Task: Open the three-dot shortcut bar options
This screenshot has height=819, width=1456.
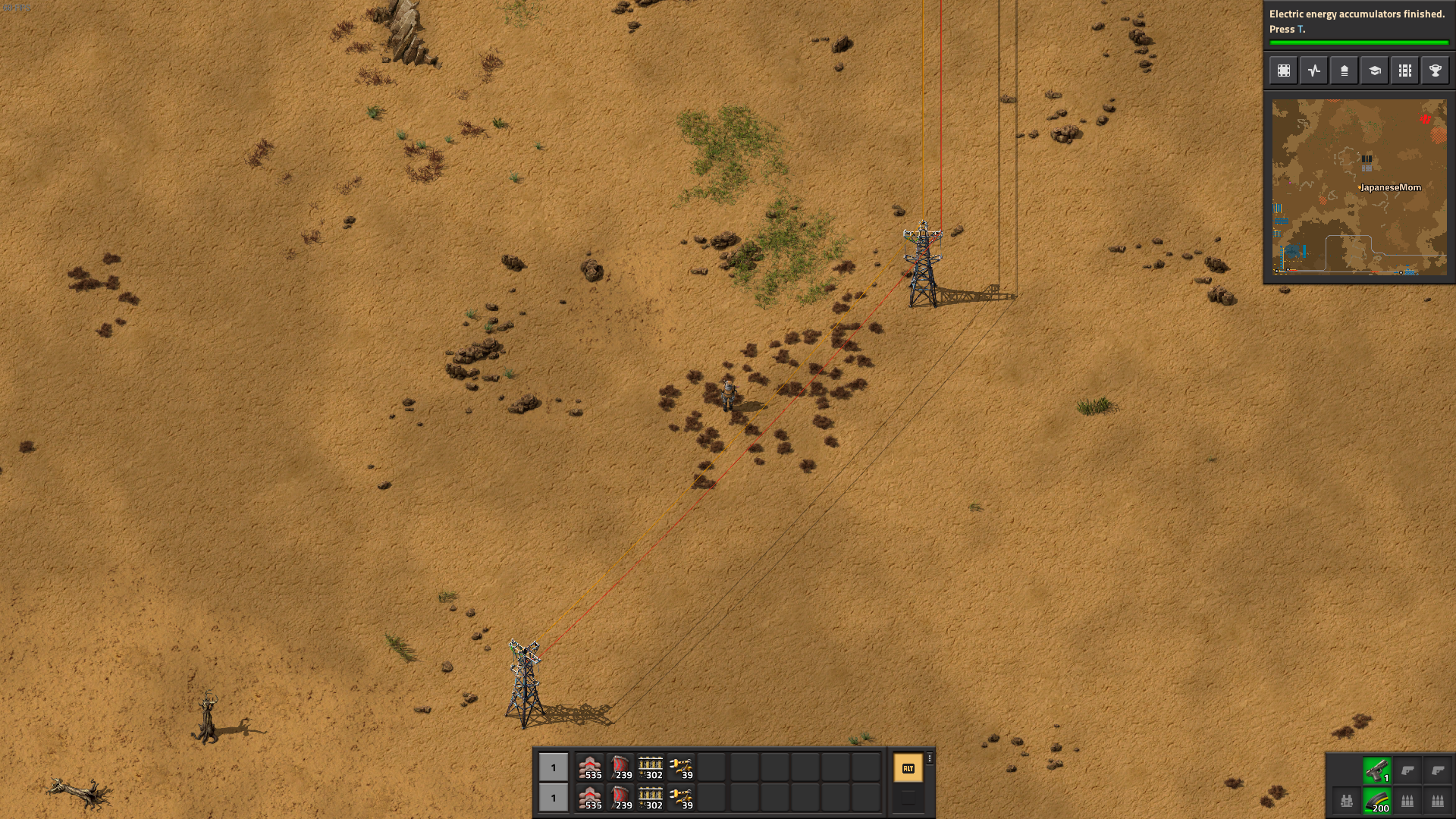Action: 930,758
